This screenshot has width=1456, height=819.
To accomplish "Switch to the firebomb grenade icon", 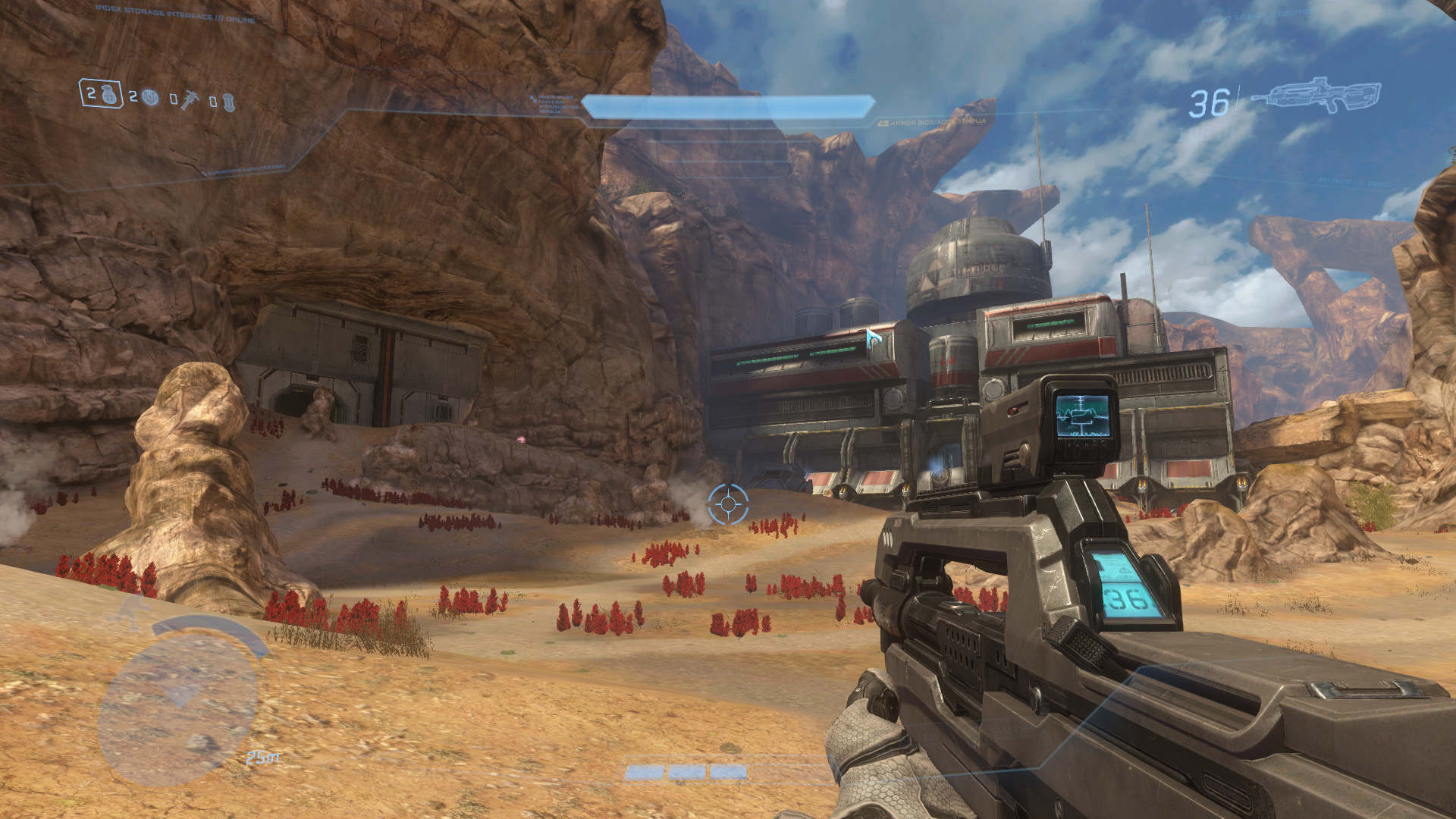I will click(x=229, y=103).
